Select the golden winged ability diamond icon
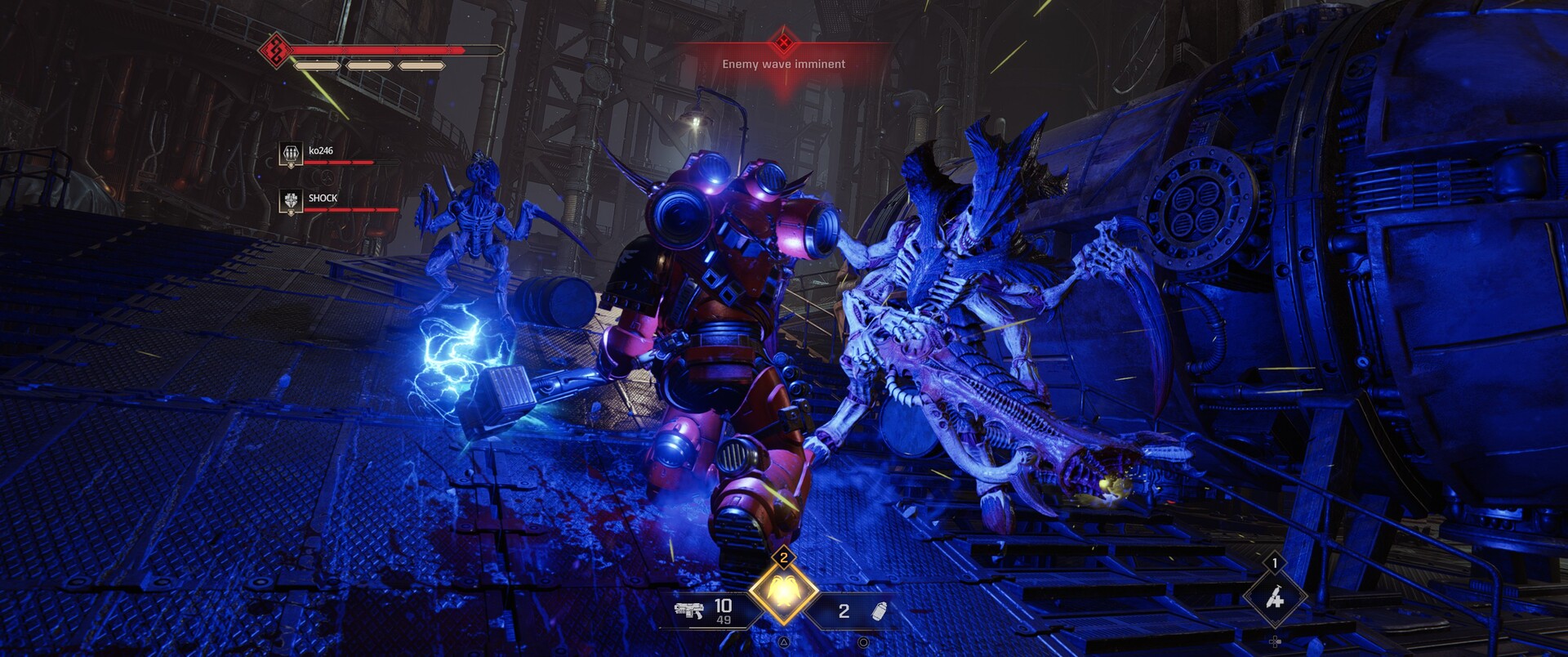 tap(783, 593)
